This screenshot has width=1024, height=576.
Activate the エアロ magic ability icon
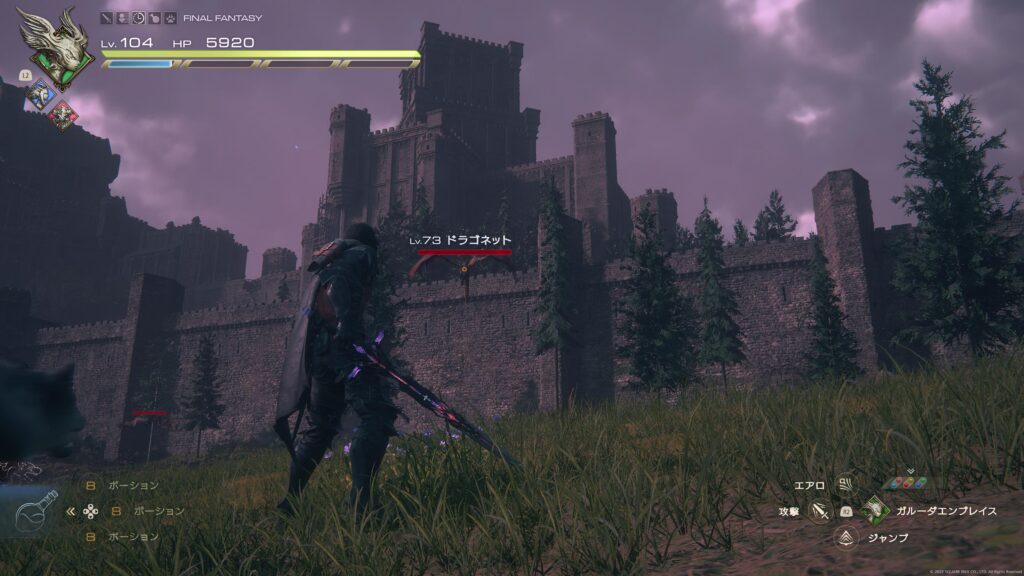pos(846,485)
